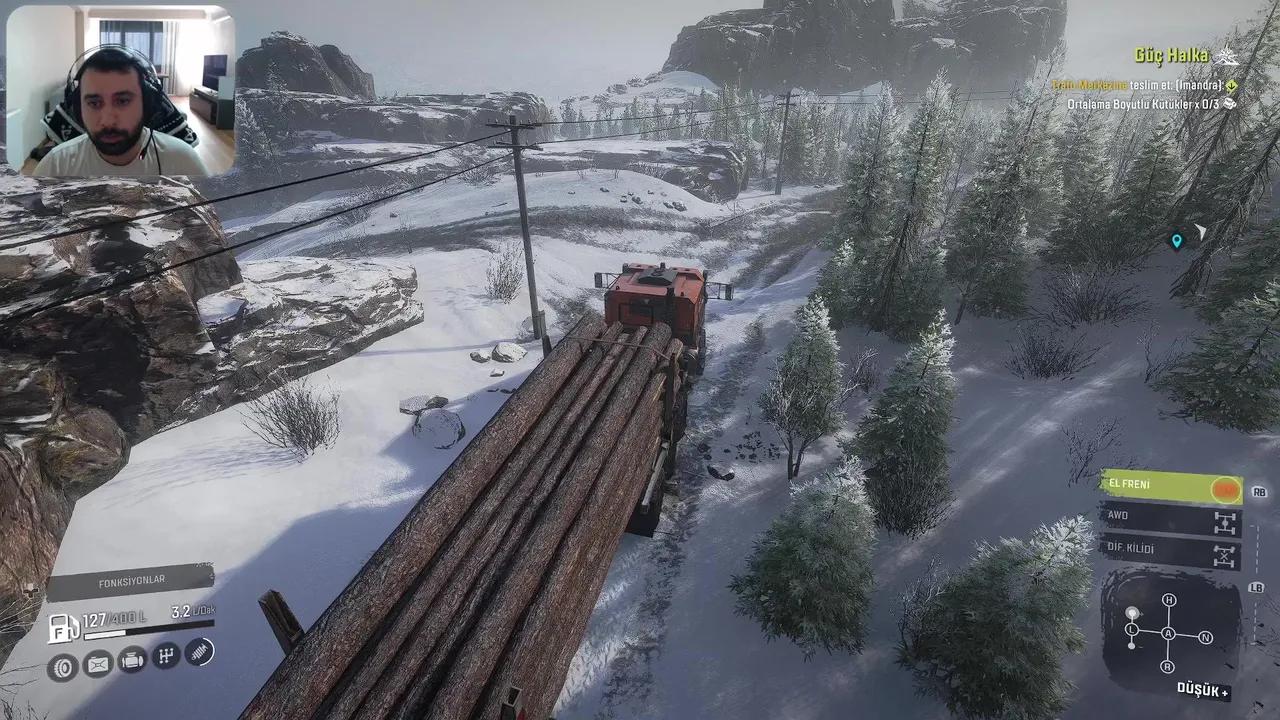Select the gearbox H-shifter function icon
This screenshot has width=1280, height=720.
point(168,656)
